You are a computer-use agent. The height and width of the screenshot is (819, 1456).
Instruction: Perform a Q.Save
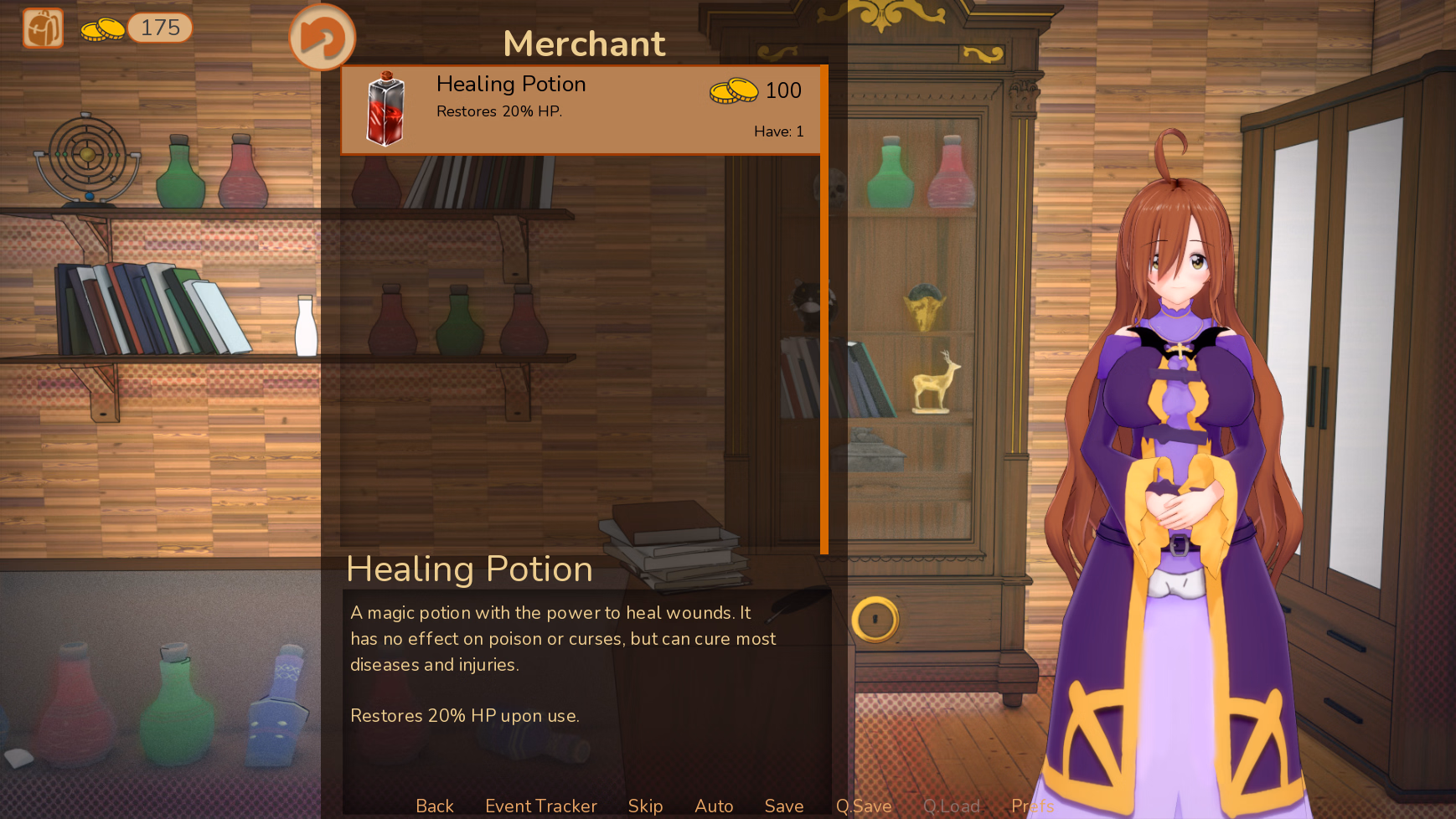click(864, 806)
